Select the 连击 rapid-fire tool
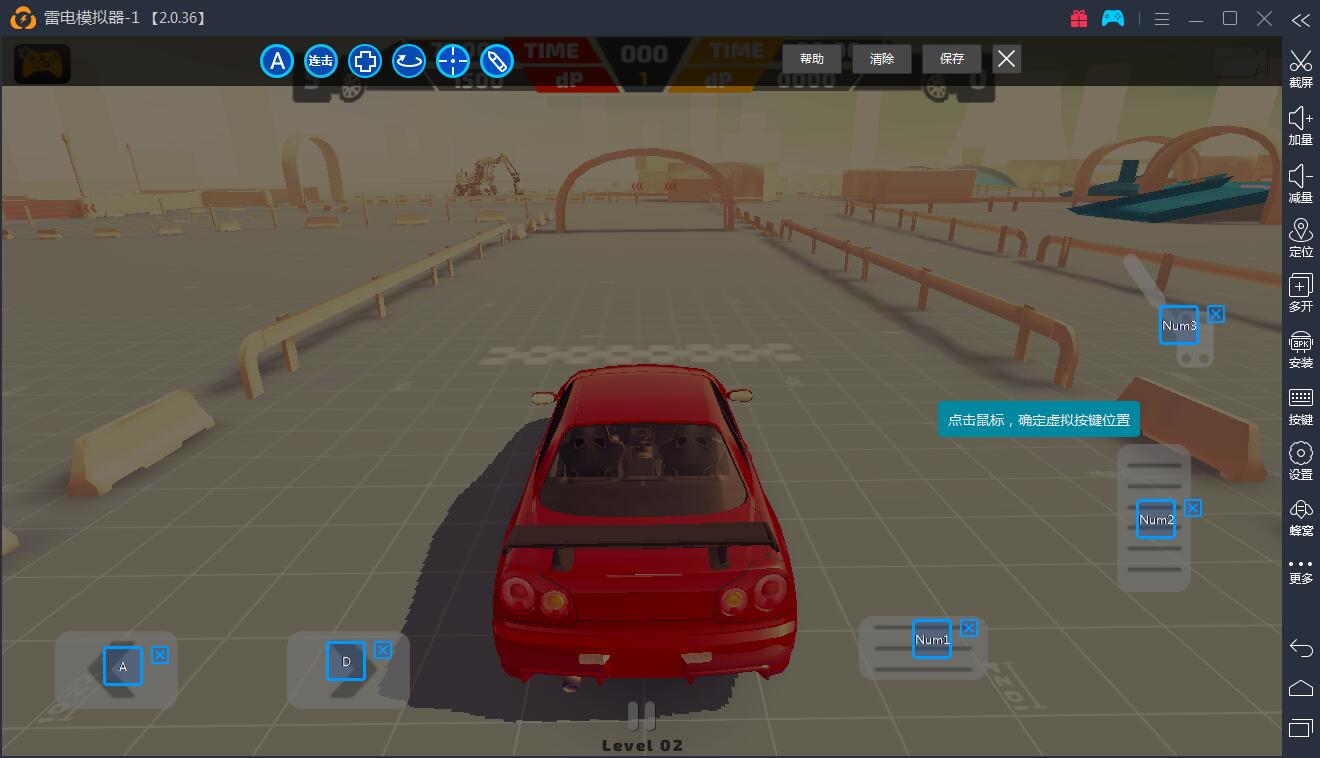1320x758 pixels. click(x=321, y=61)
